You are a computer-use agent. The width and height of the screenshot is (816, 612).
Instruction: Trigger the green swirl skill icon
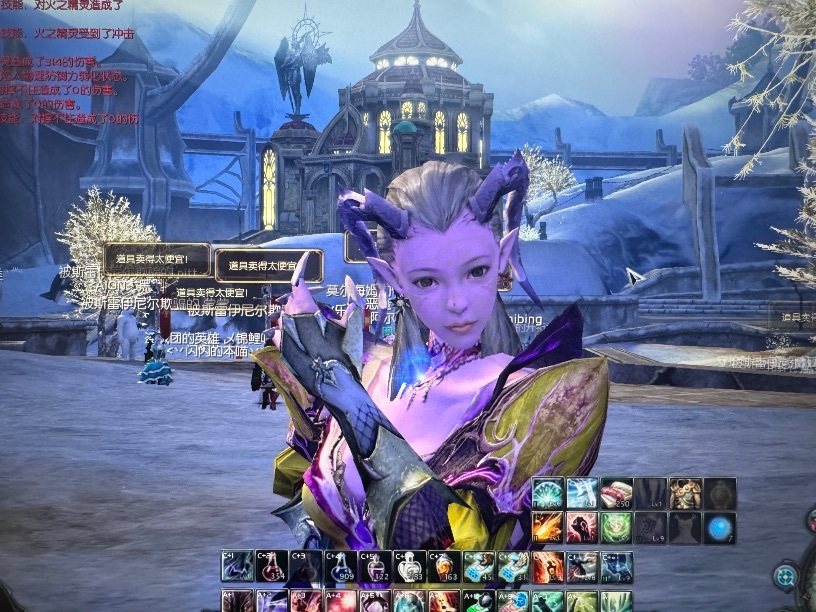pos(616,527)
